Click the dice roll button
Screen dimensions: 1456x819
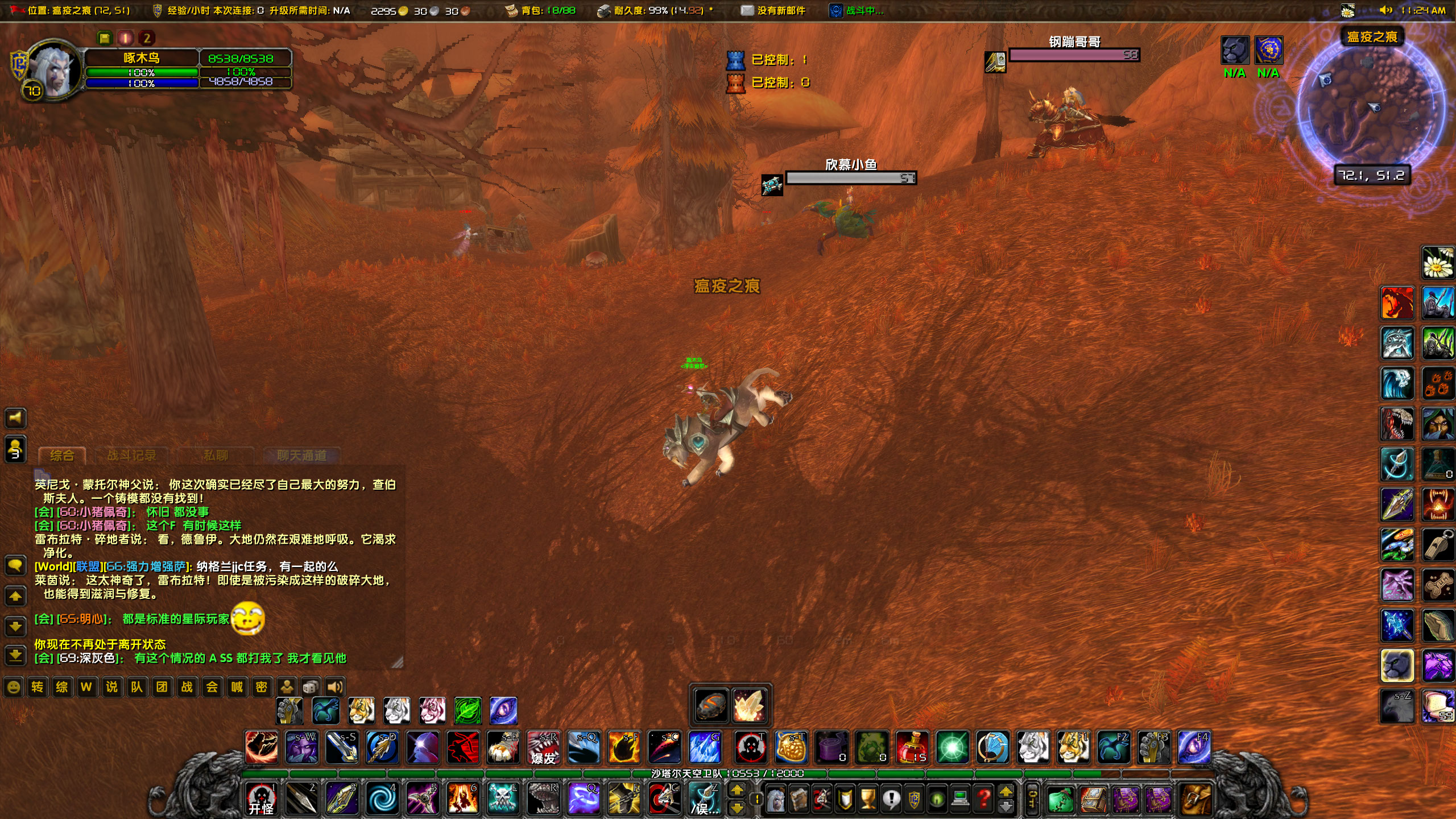(x=310, y=687)
